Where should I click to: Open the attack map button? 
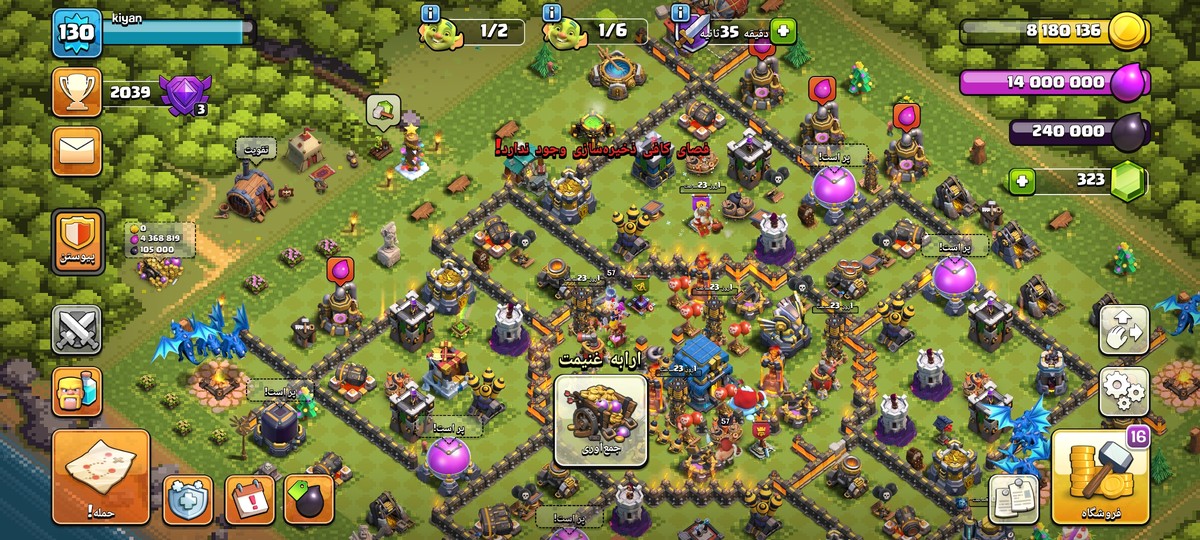101,477
